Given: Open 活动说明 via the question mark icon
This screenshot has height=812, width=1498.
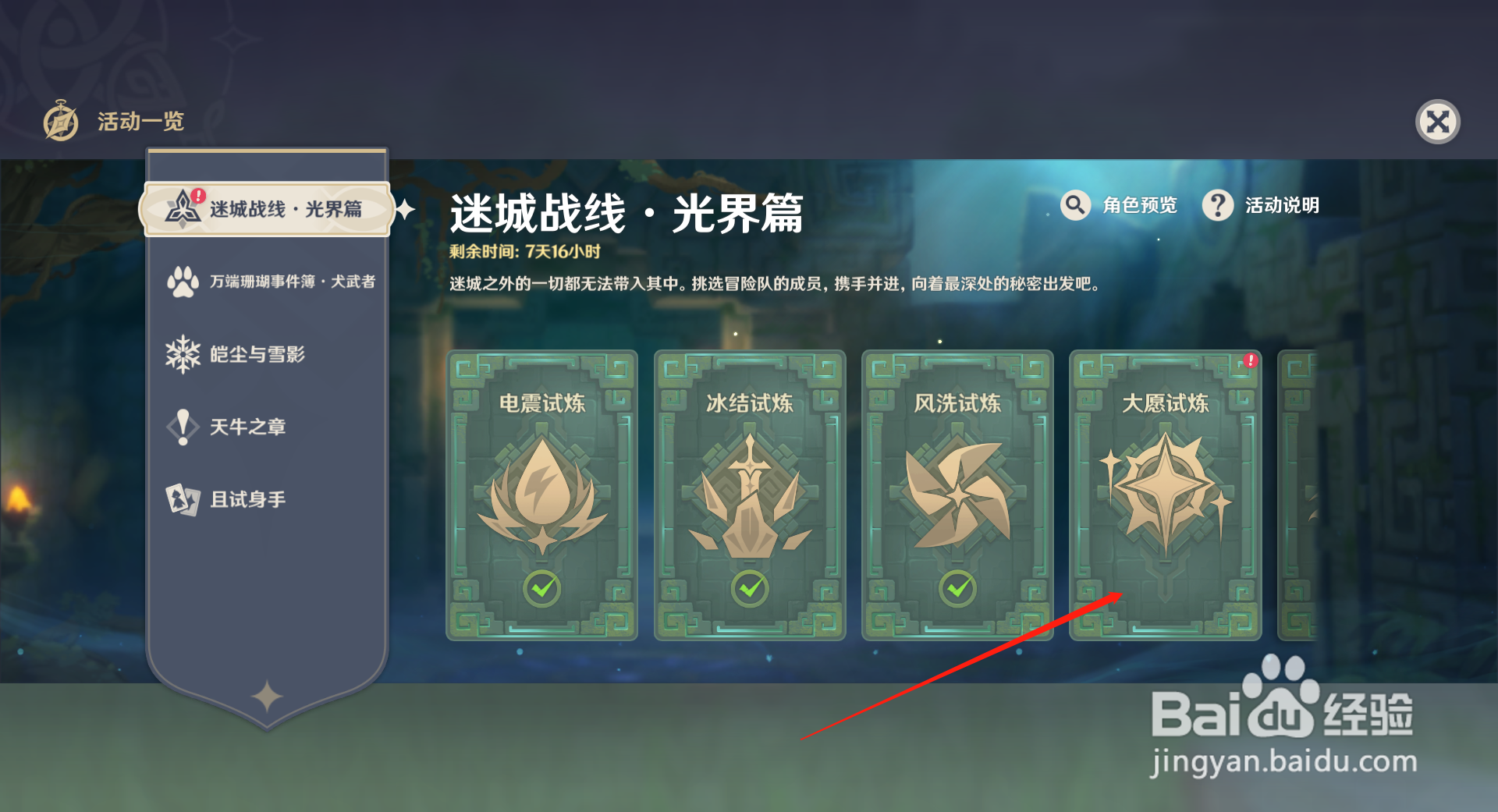Looking at the screenshot, I should click(1218, 205).
